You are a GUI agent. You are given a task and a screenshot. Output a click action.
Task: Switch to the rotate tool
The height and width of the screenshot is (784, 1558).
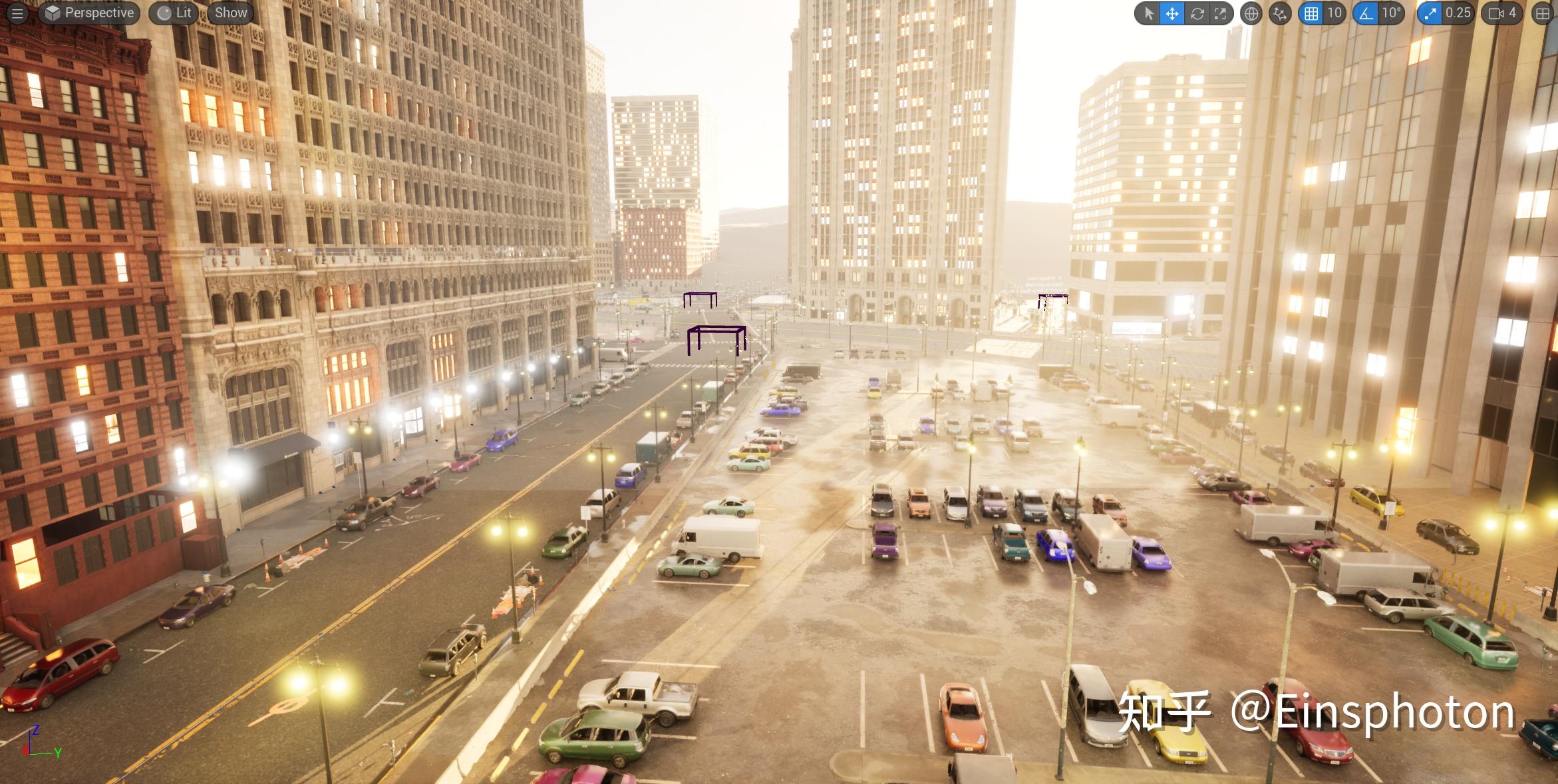(x=1197, y=13)
